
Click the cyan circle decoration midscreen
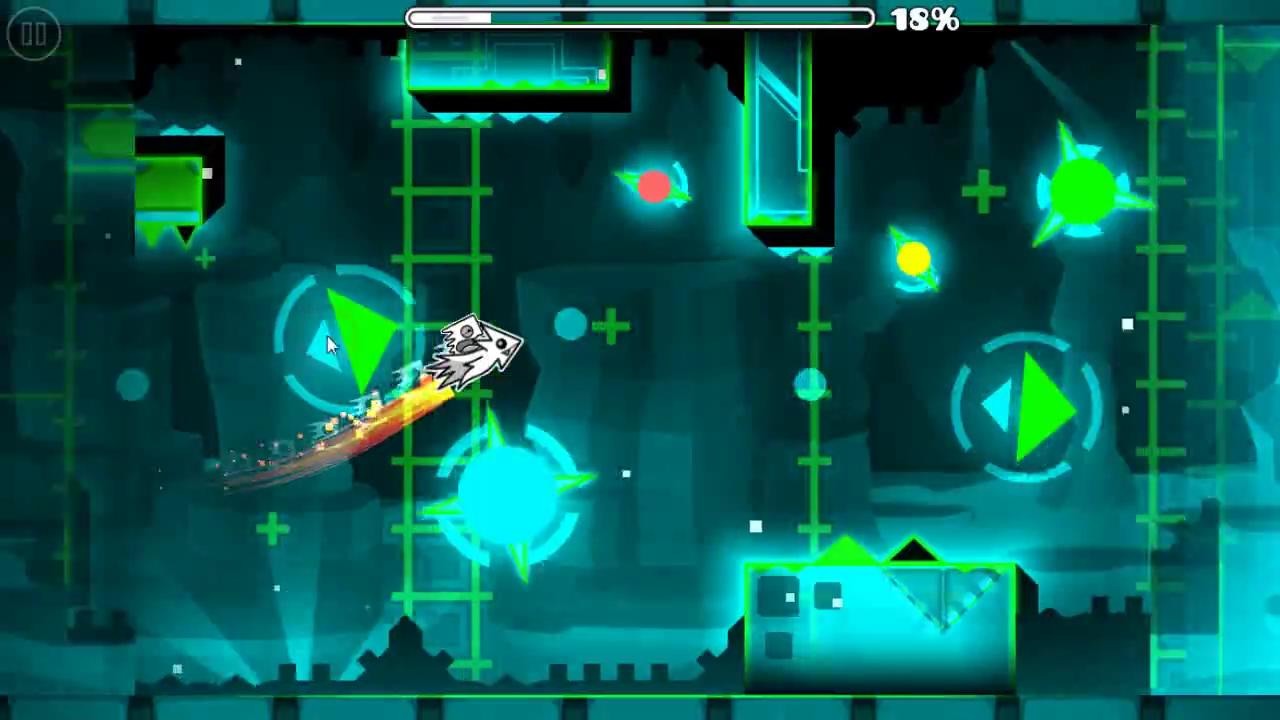570,325
